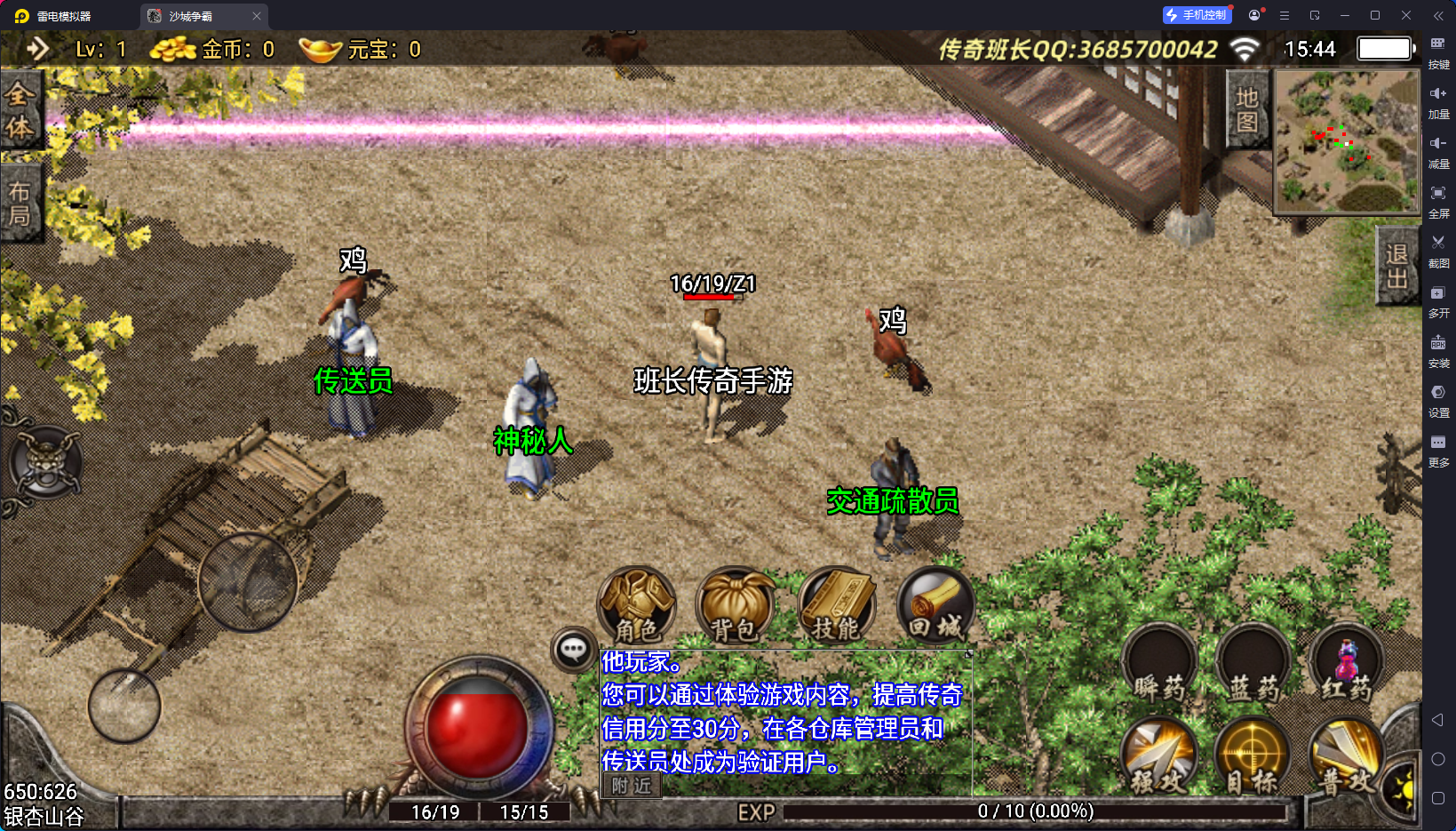Open the 布局 layout button

[x=20, y=204]
